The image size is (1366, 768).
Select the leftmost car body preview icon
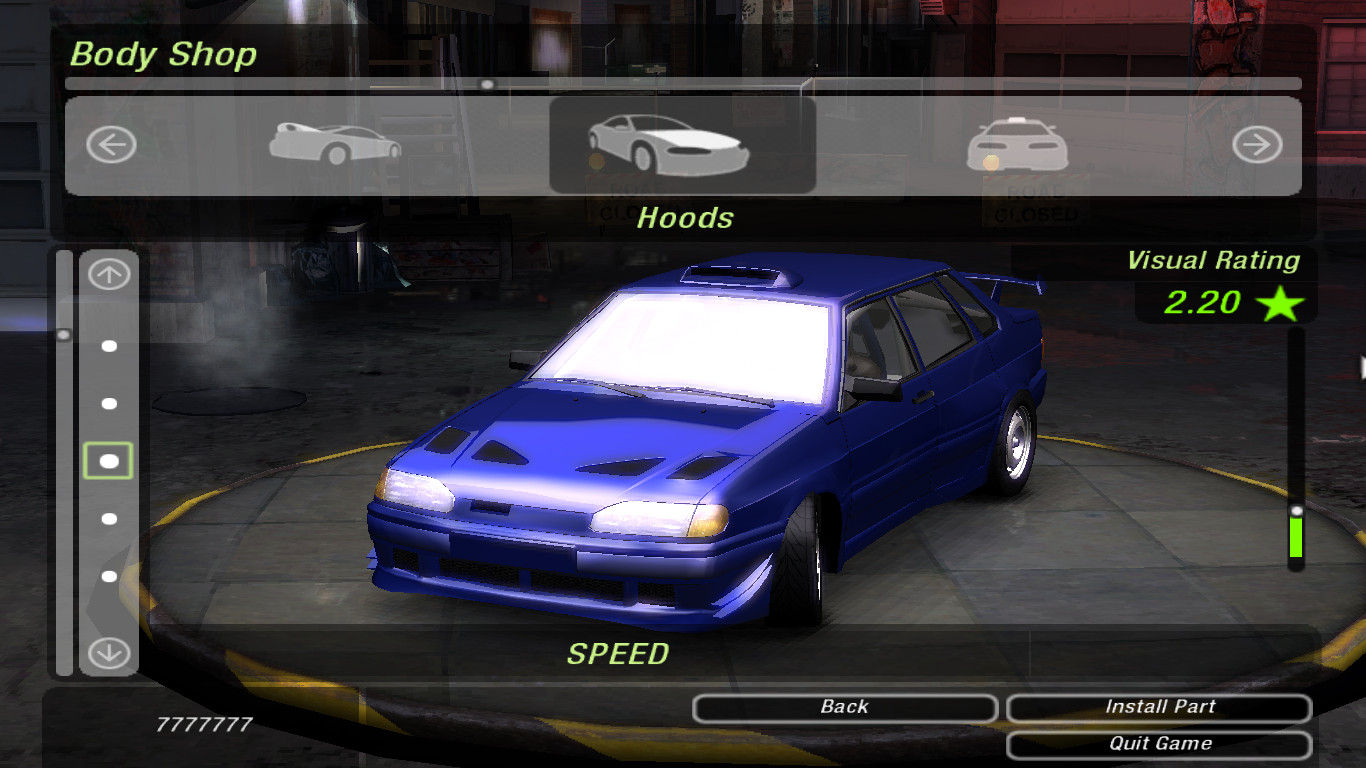(330, 145)
